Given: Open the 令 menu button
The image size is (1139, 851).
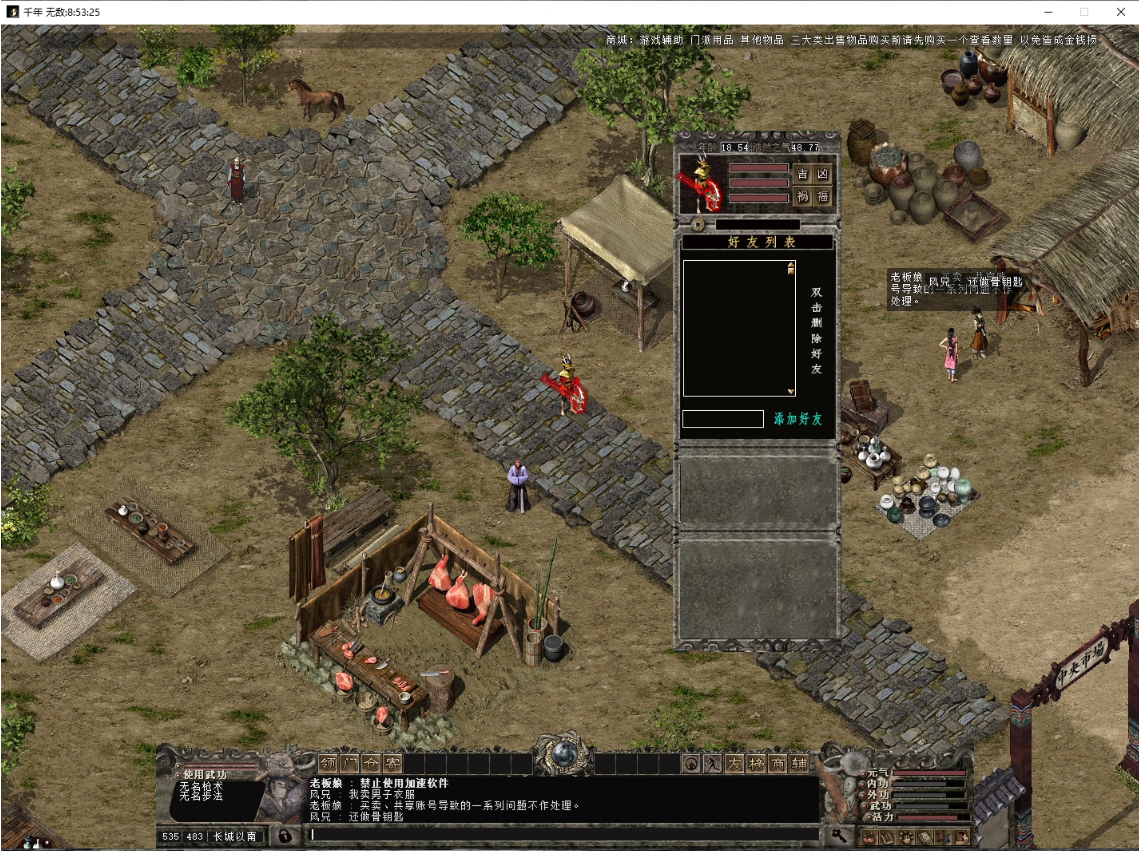Looking at the screenshot, I should pos(370,763).
